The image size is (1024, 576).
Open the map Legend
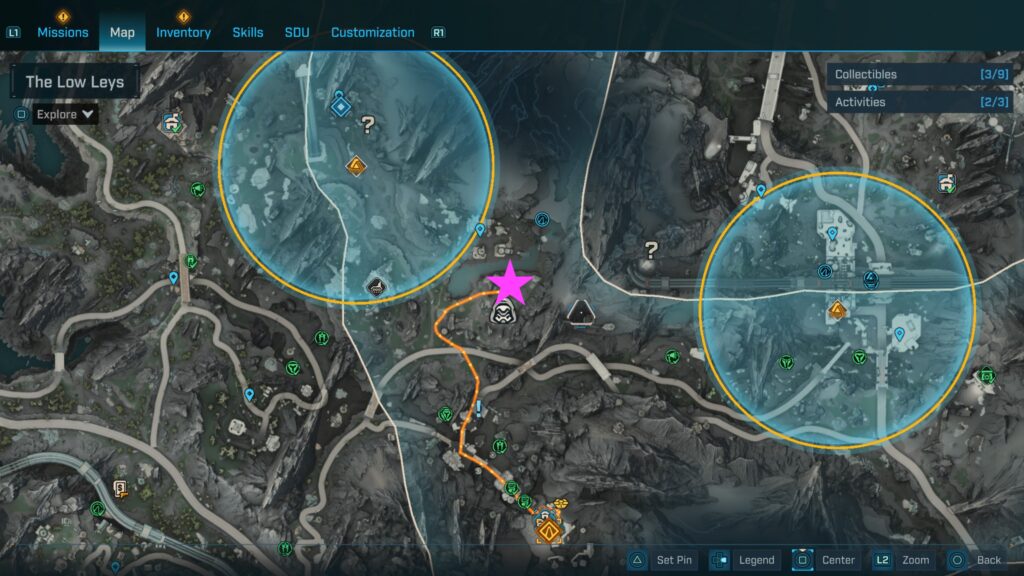(744, 560)
